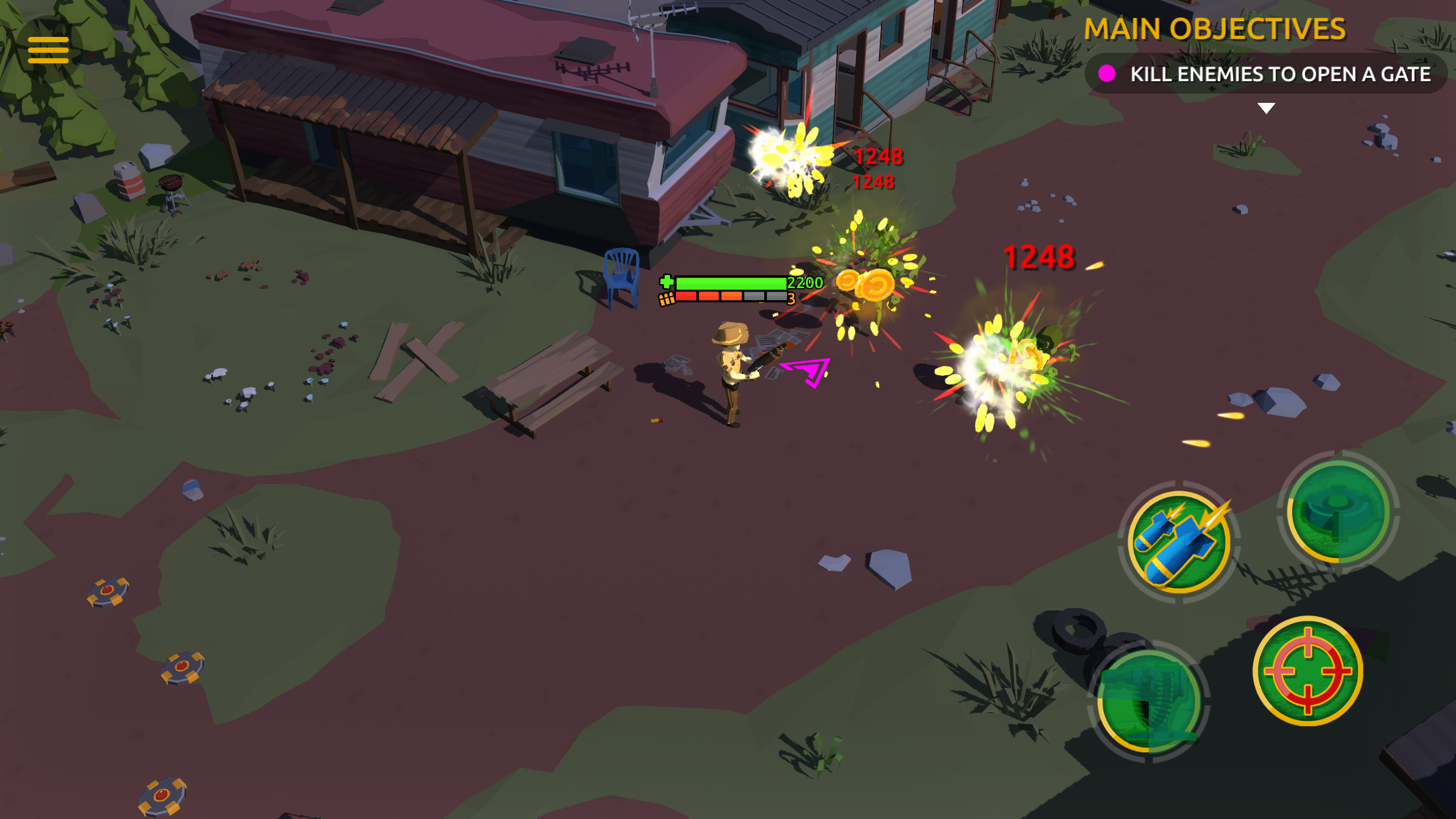Image resolution: width=1456 pixels, height=819 pixels.
Task: Click the green health plus icon
Action: tap(666, 281)
